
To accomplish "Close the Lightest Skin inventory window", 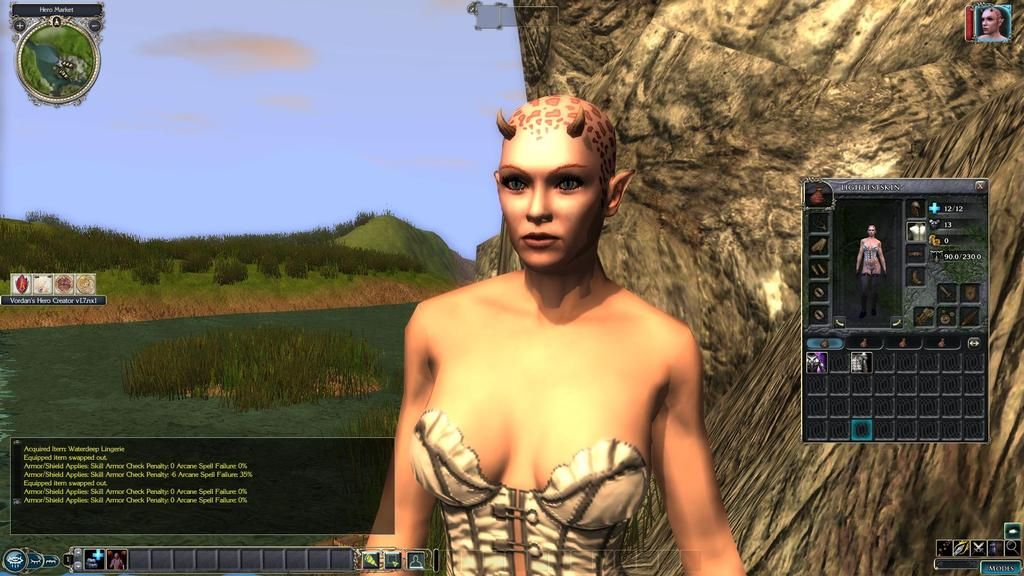I will (x=980, y=185).
